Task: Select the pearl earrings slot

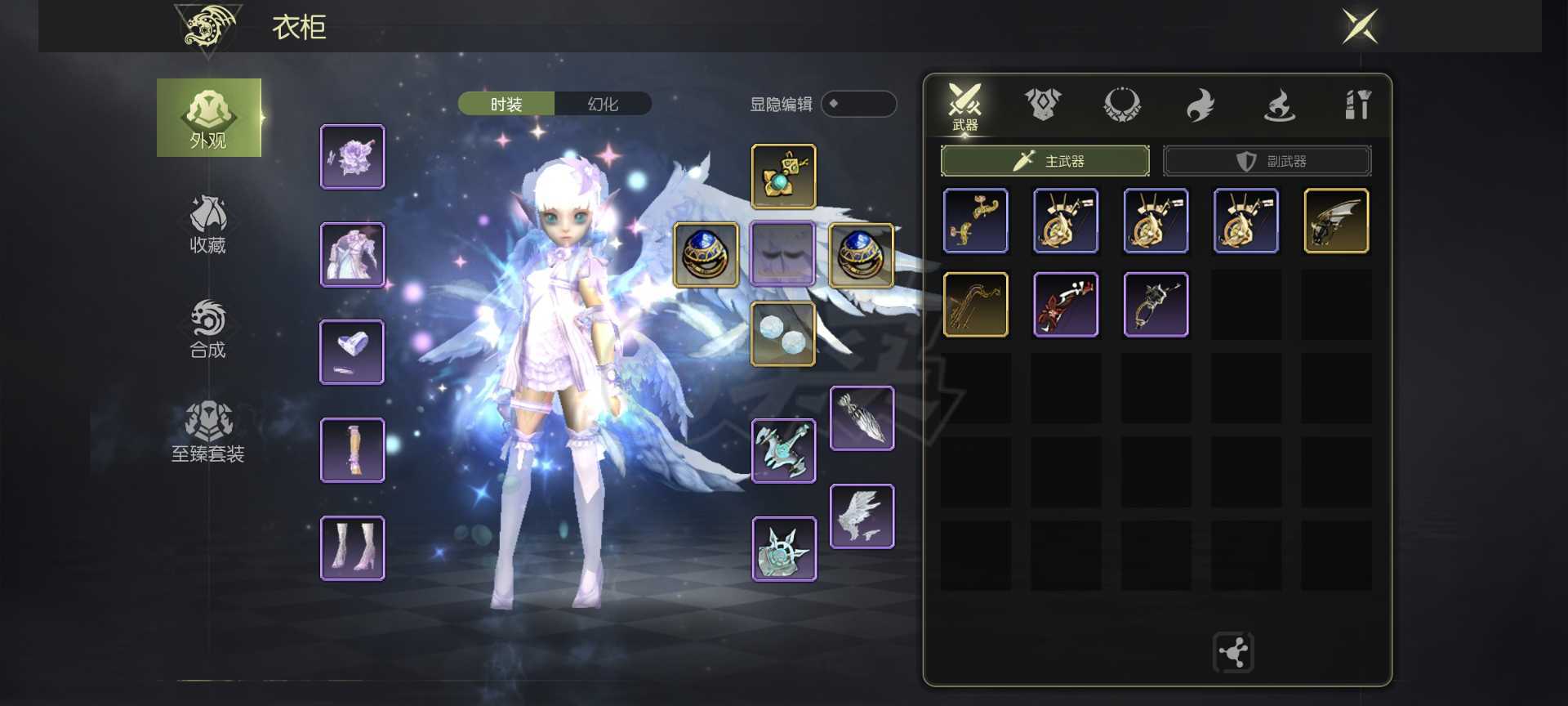Action: tap(783, 333)
